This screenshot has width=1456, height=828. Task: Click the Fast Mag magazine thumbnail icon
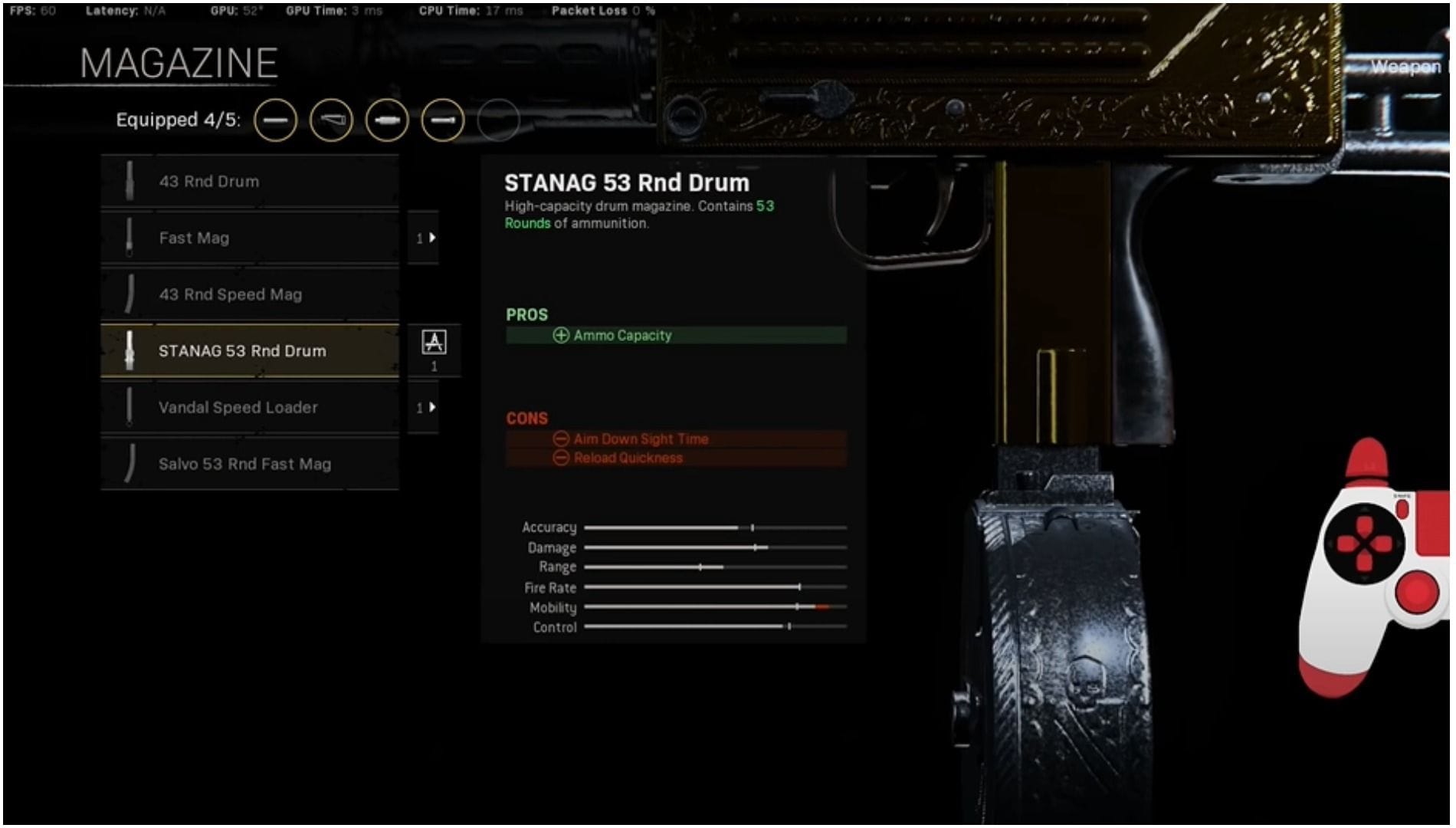129,238
